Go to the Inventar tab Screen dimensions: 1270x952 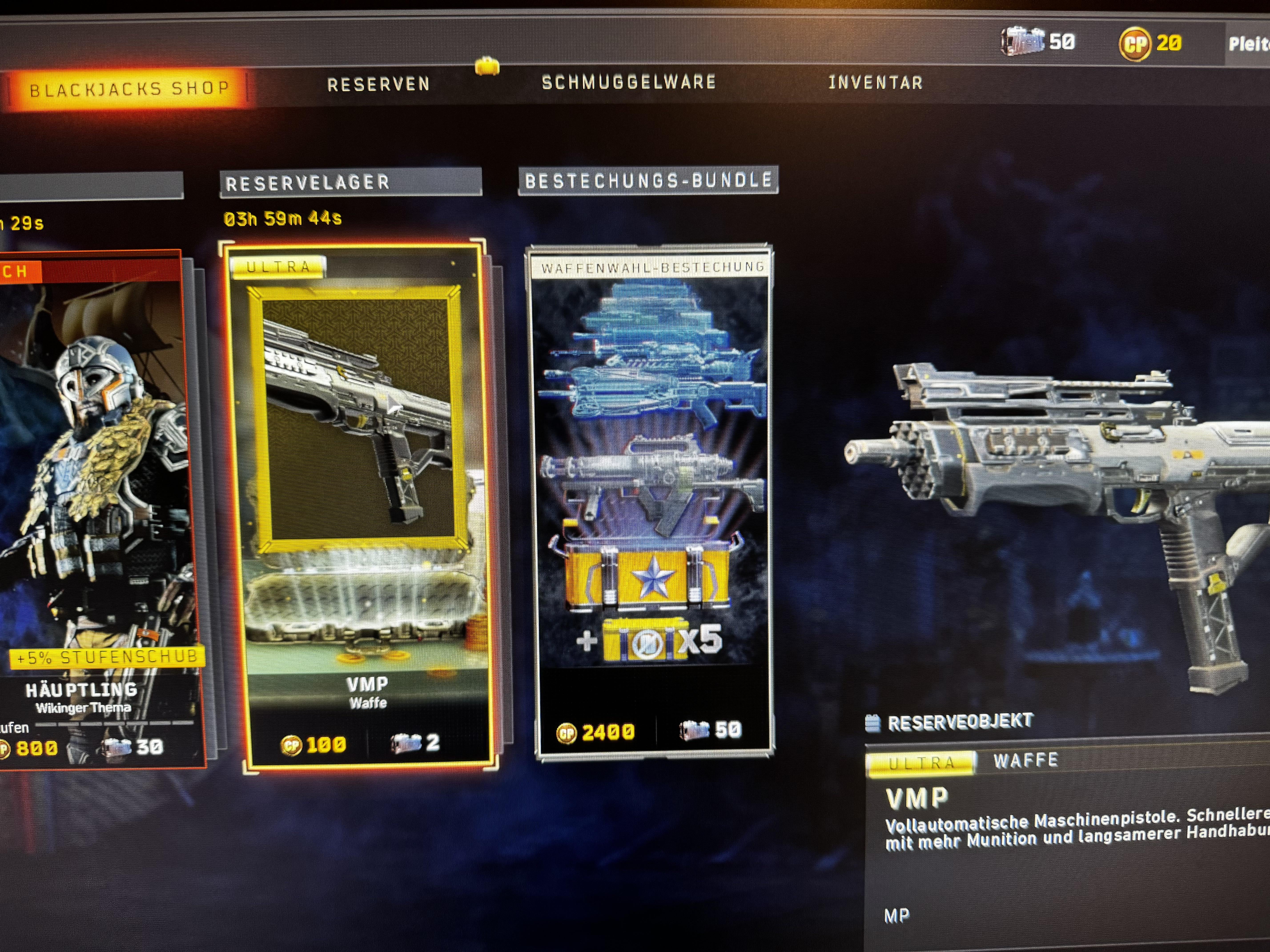tap(875, 83)
